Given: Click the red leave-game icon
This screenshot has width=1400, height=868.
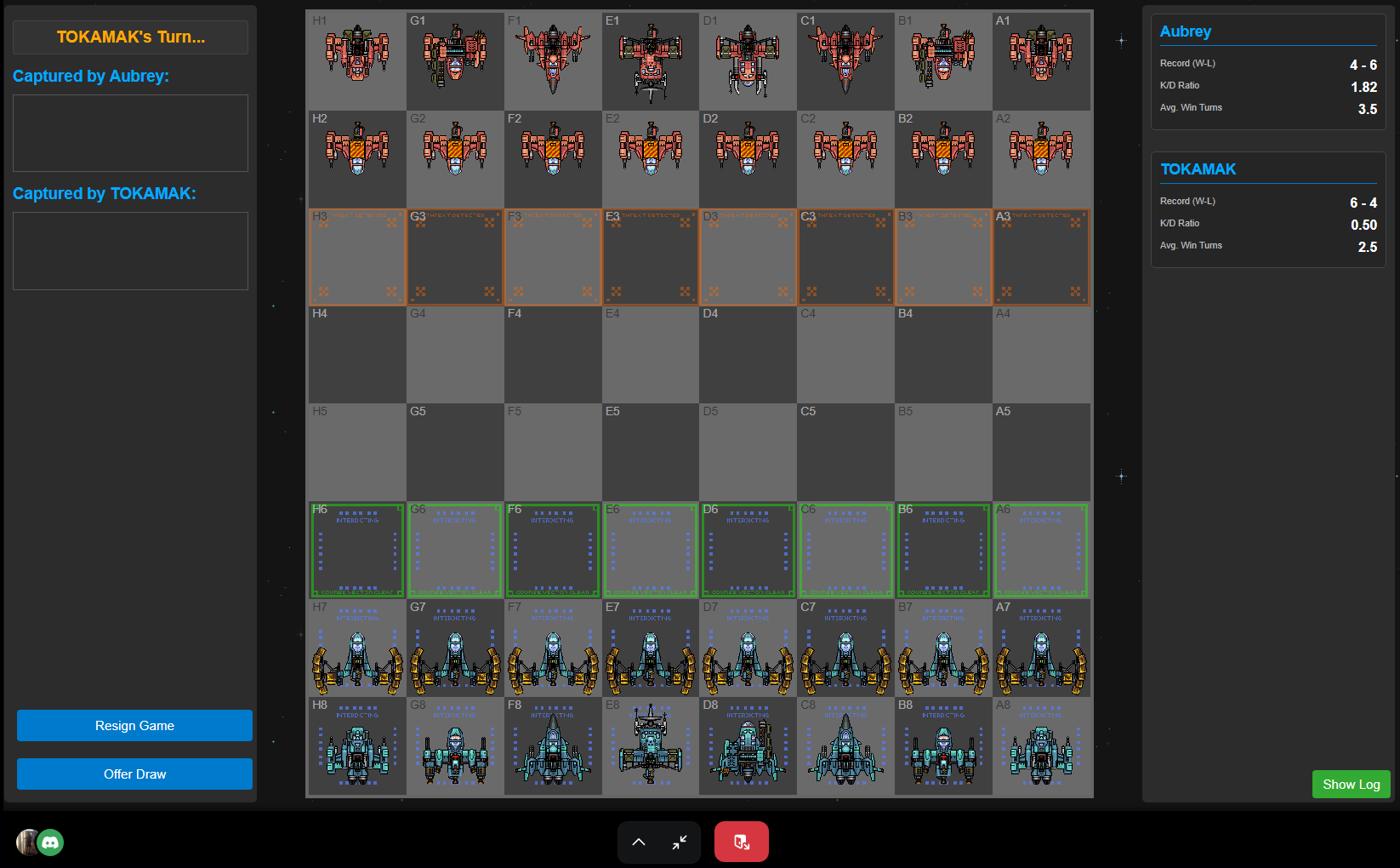Looking at the screenshot, I should (x=741, y=842).
